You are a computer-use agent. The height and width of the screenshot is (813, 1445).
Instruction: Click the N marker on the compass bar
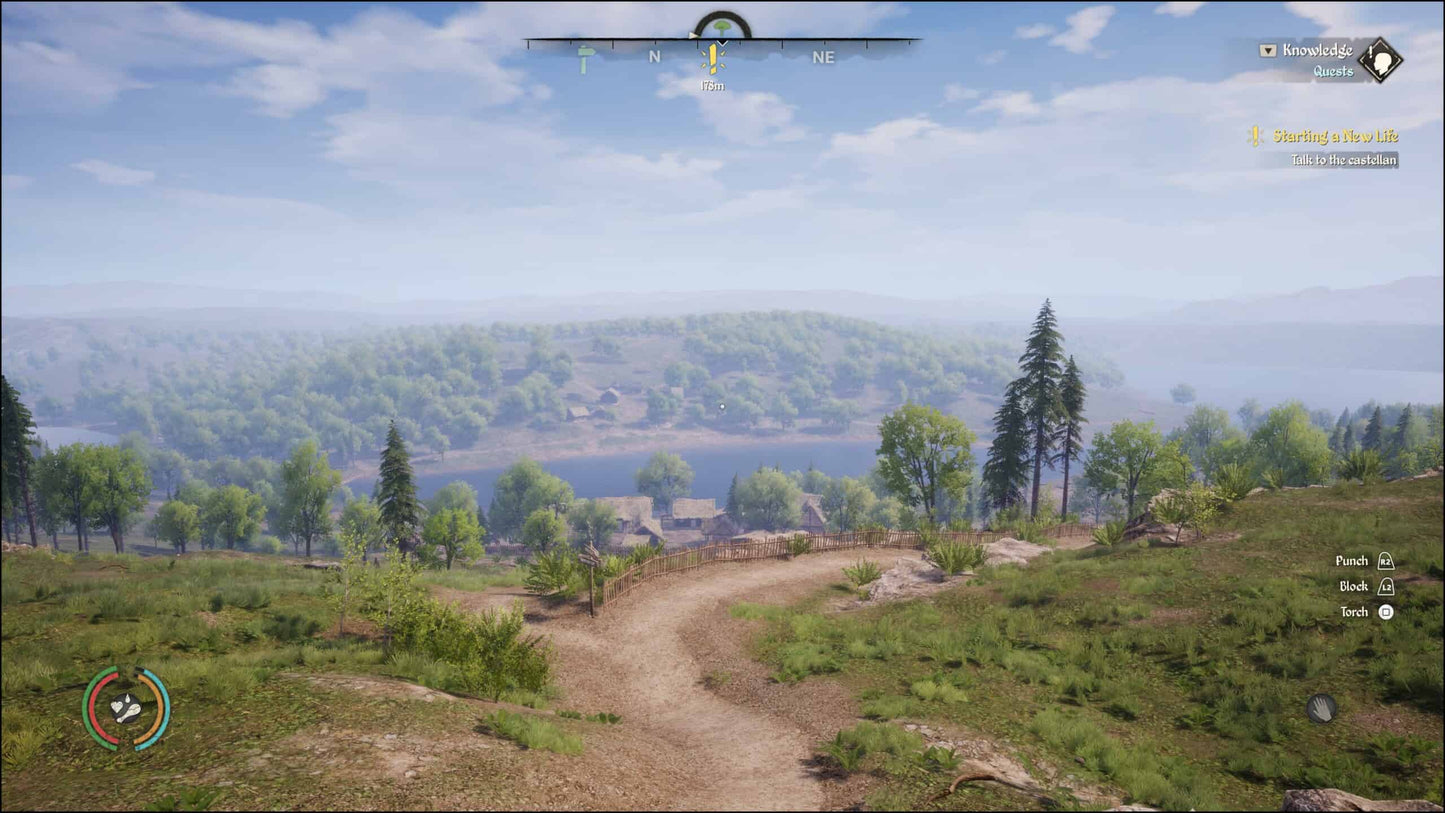[x=654, y=57]
